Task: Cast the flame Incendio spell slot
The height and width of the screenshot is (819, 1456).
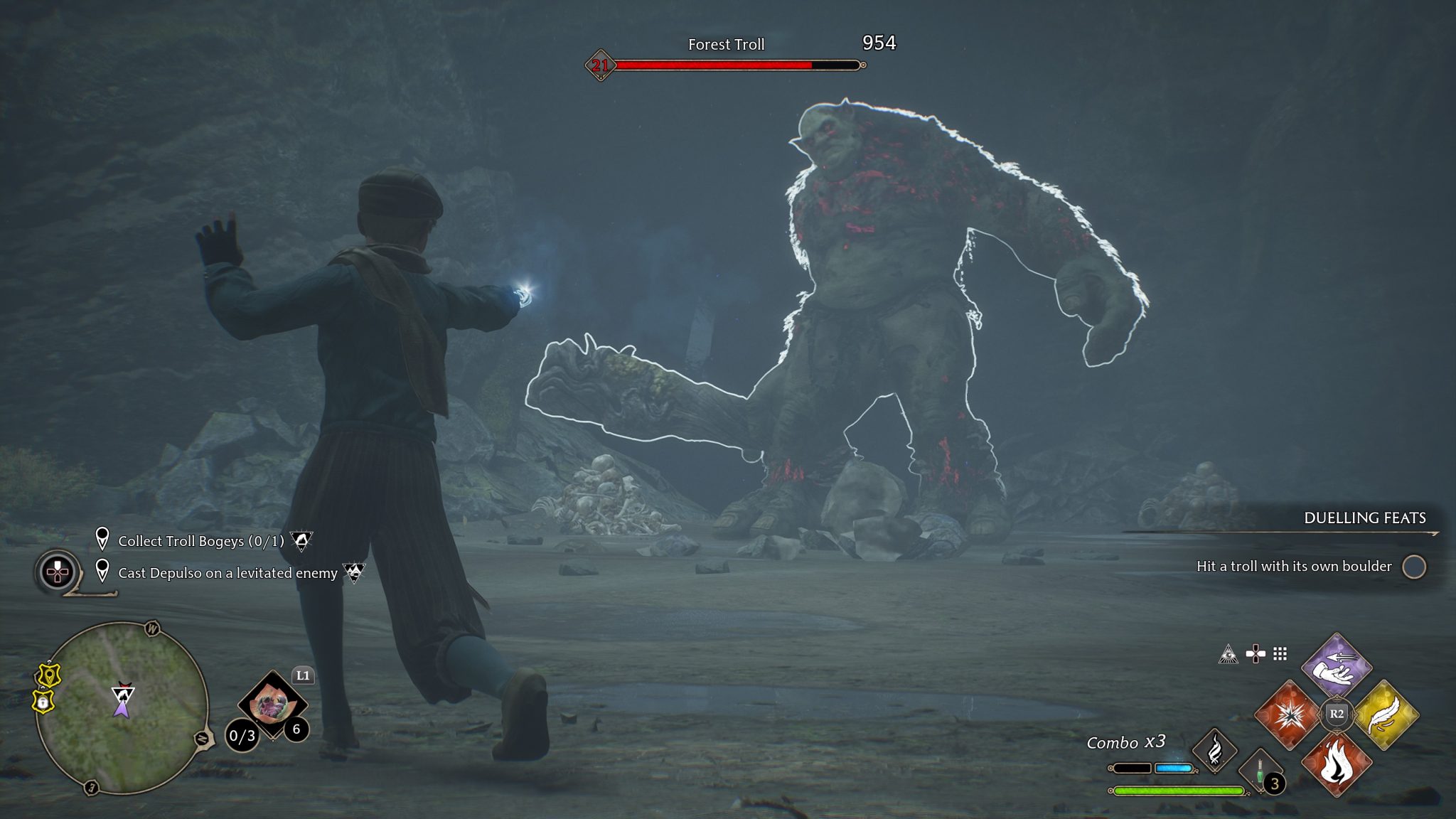Action: click(1336, 764)
